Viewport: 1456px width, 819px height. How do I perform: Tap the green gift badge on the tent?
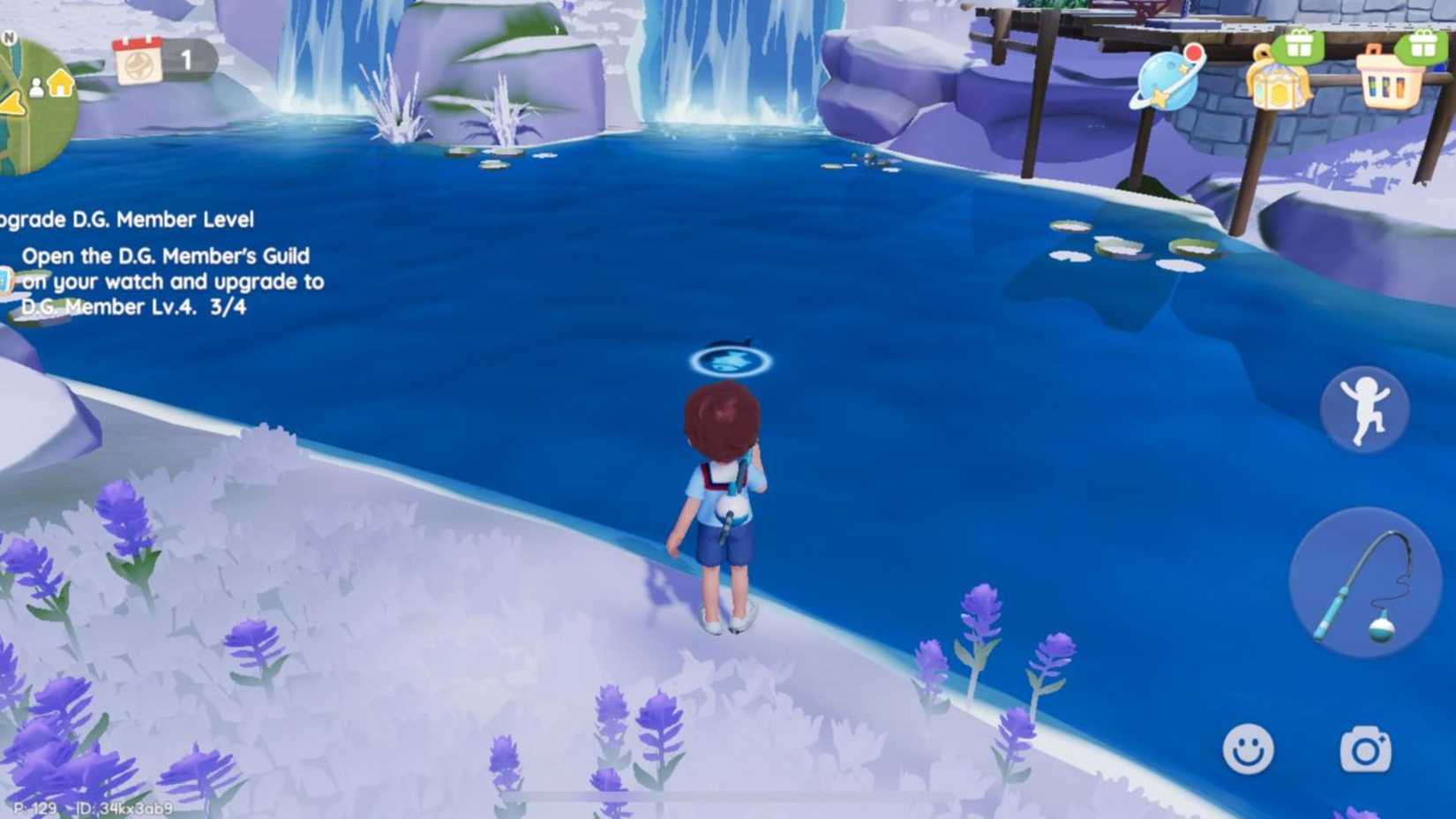coord(1297,46)
